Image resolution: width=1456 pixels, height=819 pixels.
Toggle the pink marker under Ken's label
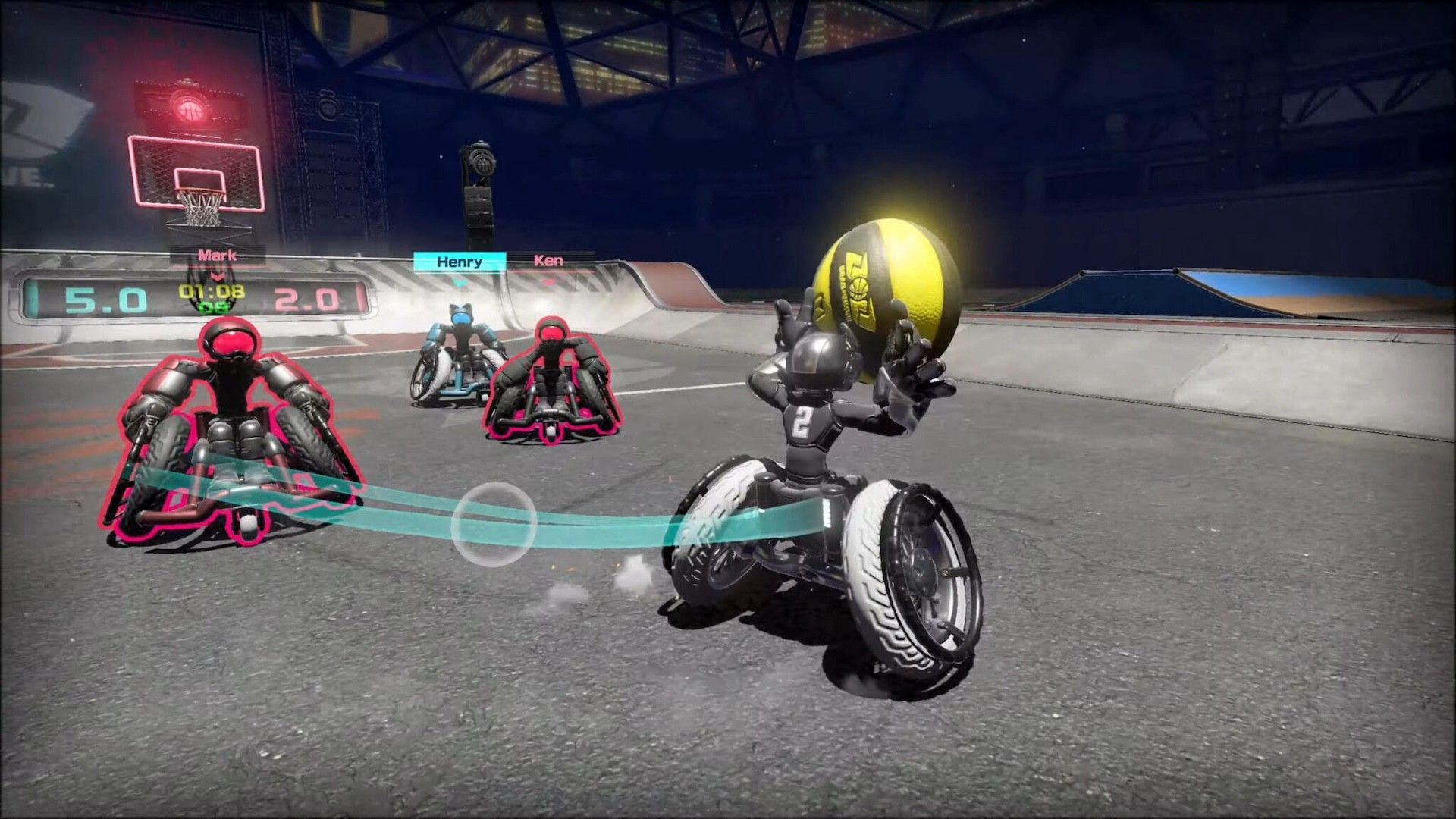coord(549,281)
